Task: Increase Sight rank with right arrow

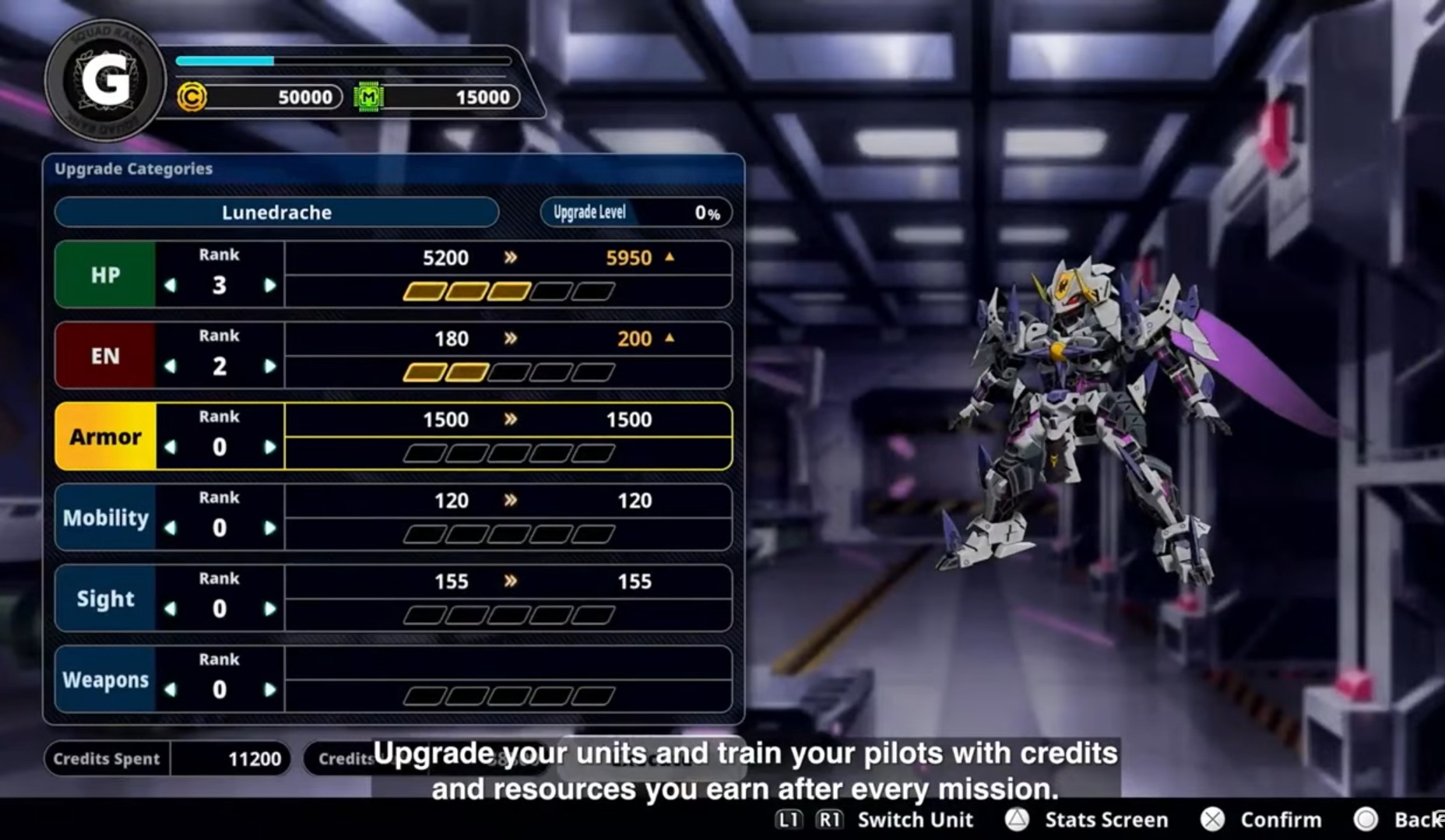Action: 269,610
